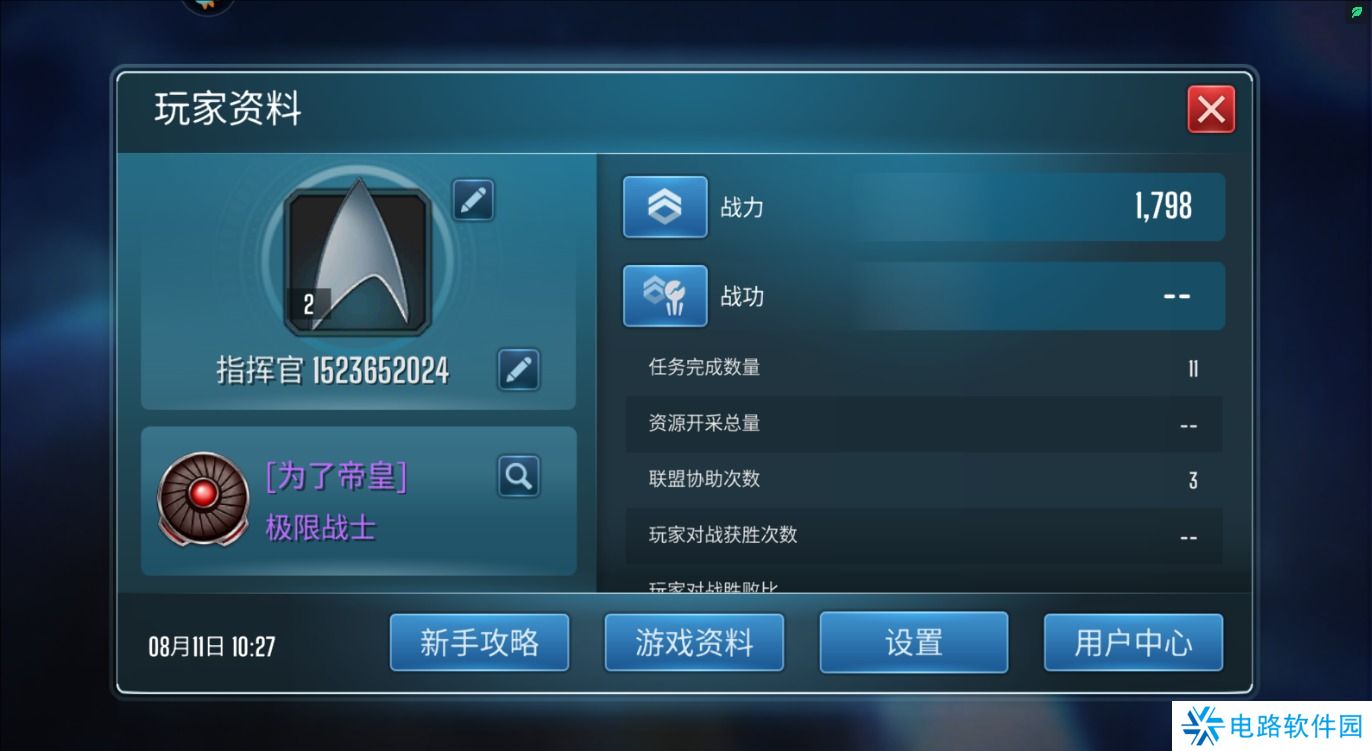Select the 玩家对战获胜次数 stat row
Screen dimensions: 1372x751
tap(920, 536)
